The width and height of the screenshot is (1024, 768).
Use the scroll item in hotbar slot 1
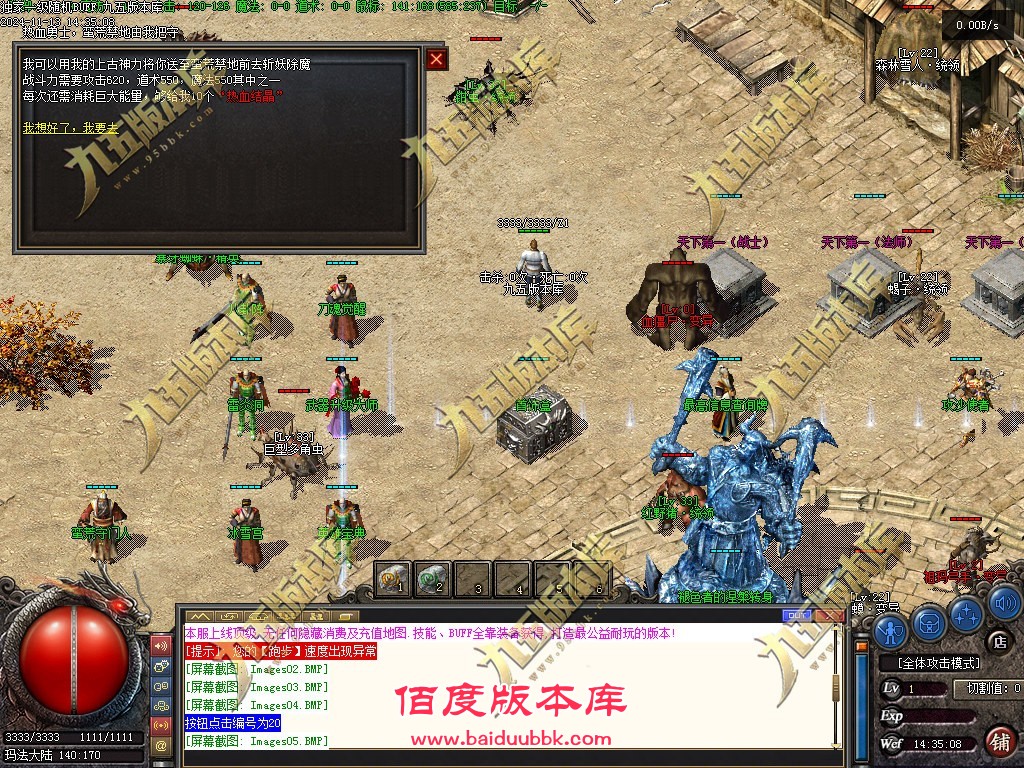click(x=393, y=579)
